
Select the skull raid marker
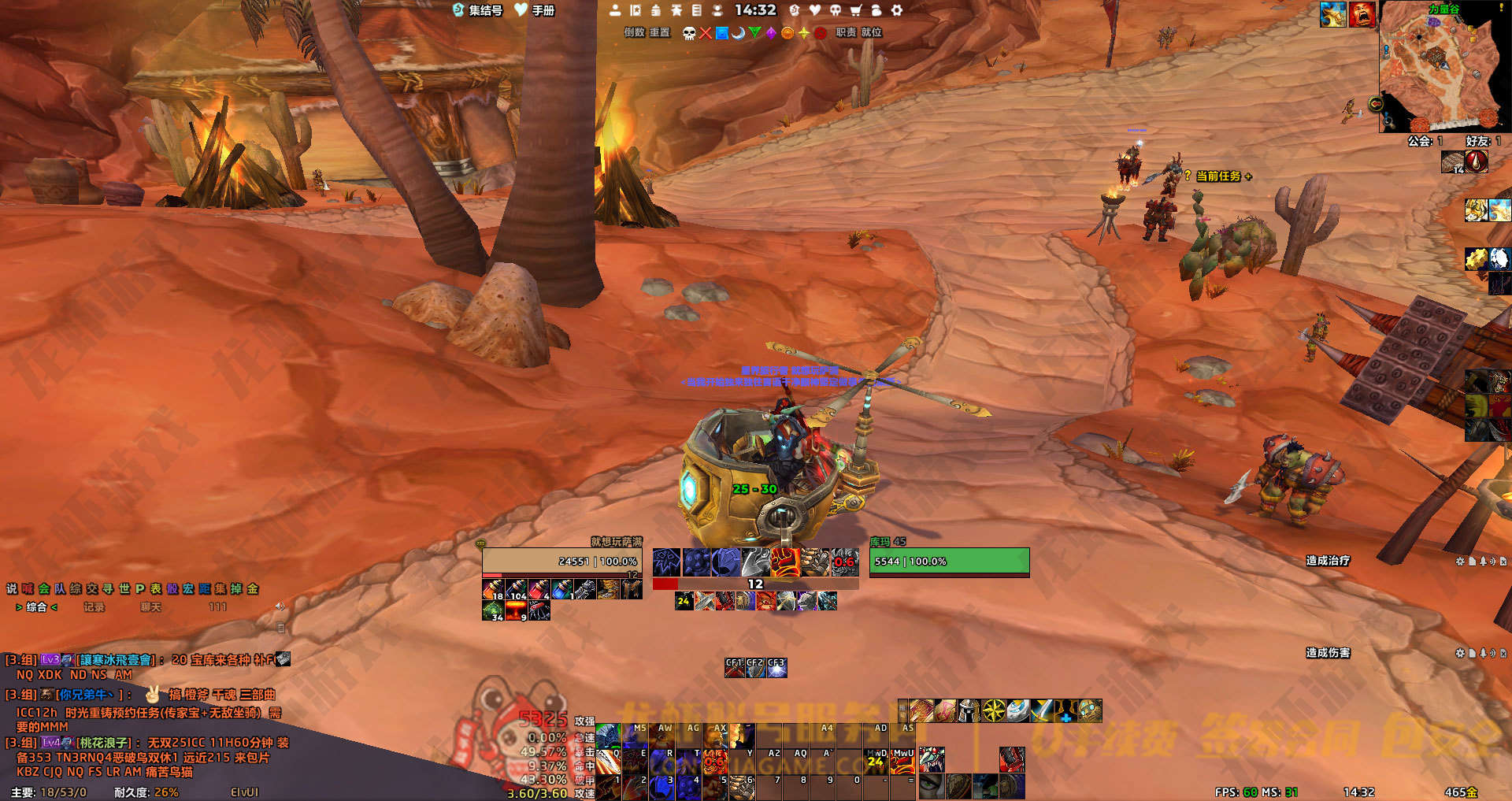point(689,33)
